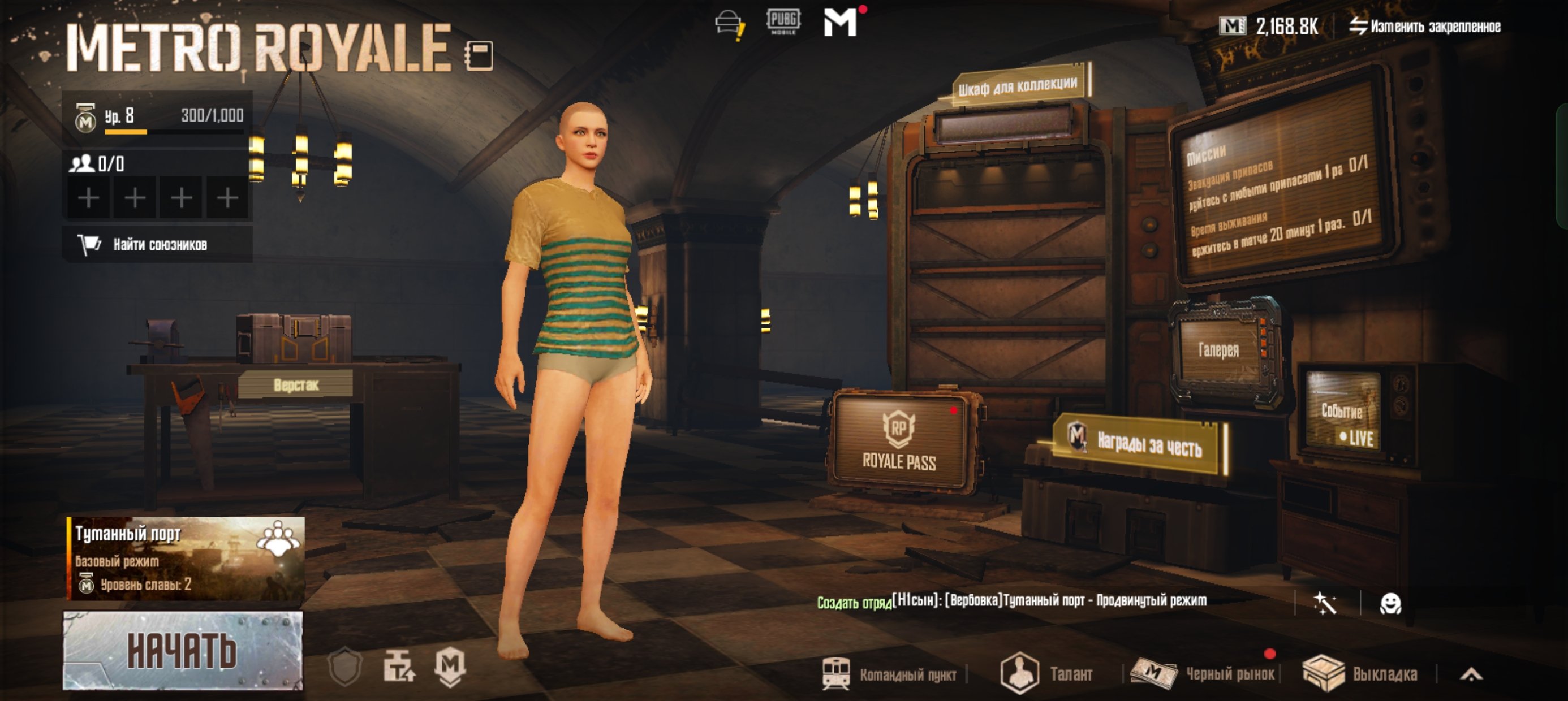Open the emoji smiley button
This screenshot has height=701, width=1568.
(x=1390, y=604)
